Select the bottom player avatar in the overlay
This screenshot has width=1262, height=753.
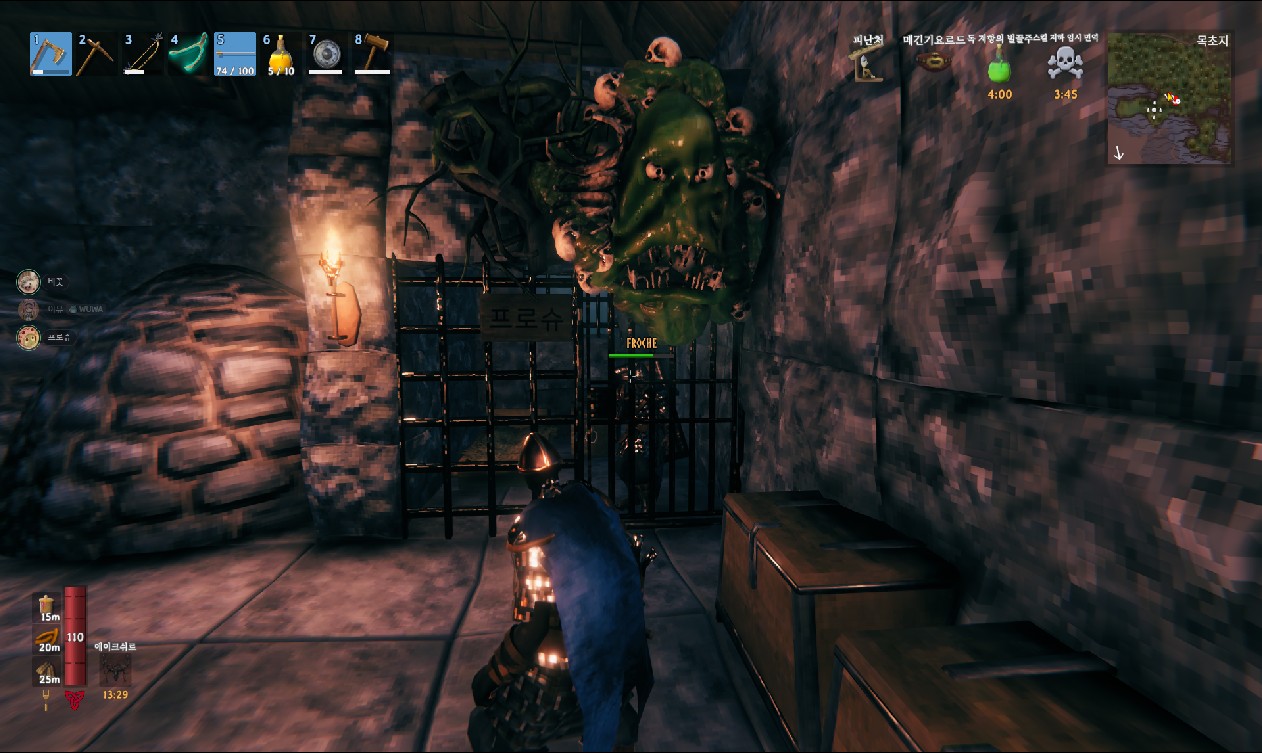coord(28,338)
